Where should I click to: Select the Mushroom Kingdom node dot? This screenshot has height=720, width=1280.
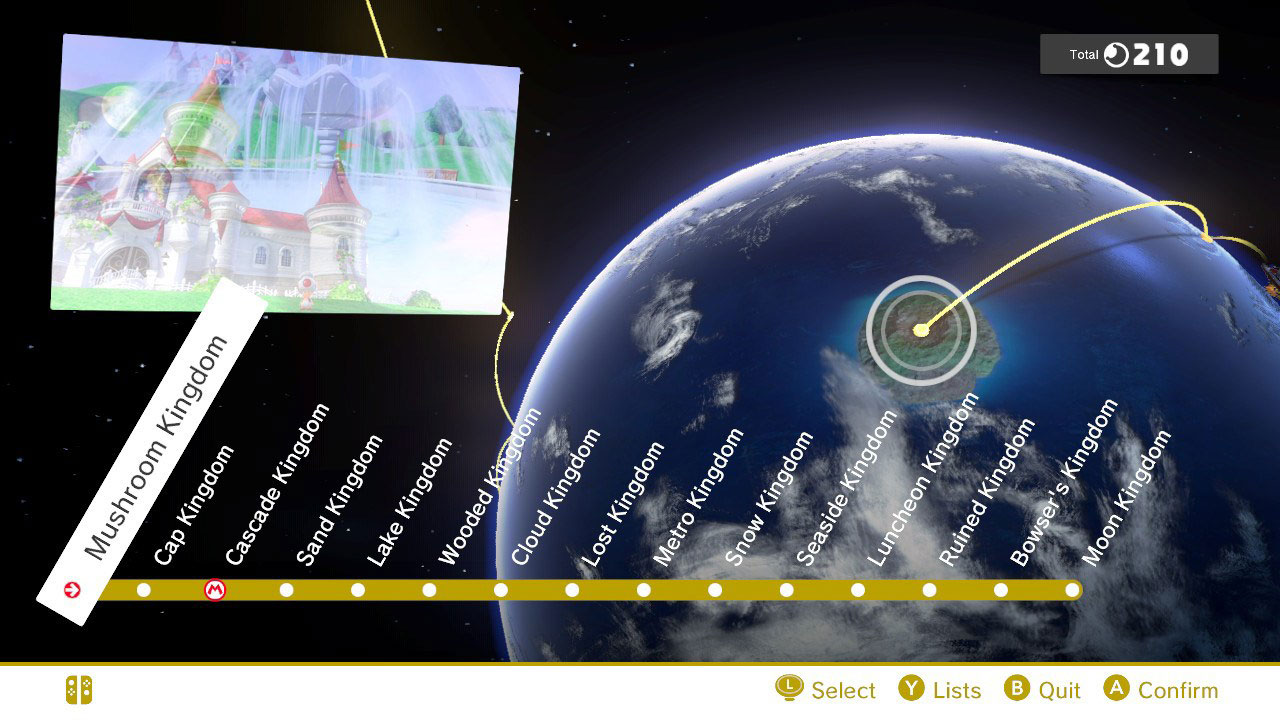[x=72, y=590]
